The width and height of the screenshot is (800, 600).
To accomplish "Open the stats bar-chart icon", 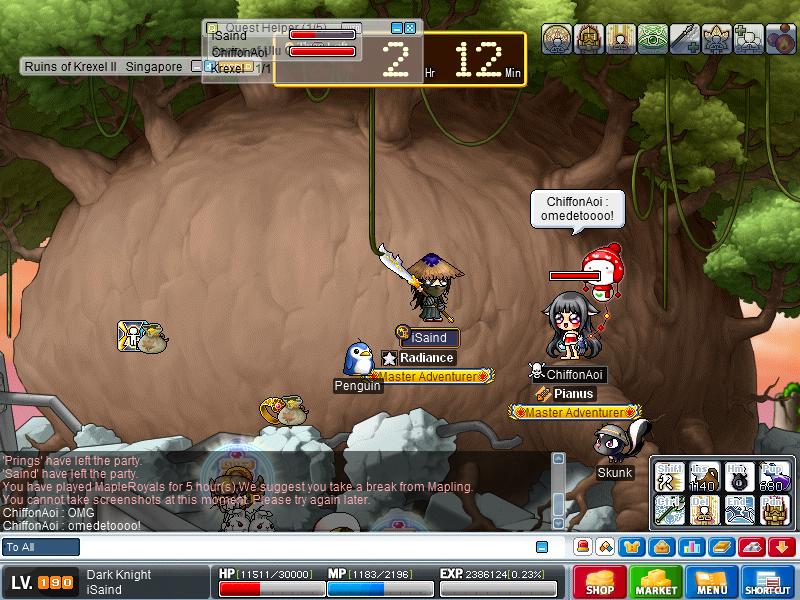I will [x=690, y=547].
